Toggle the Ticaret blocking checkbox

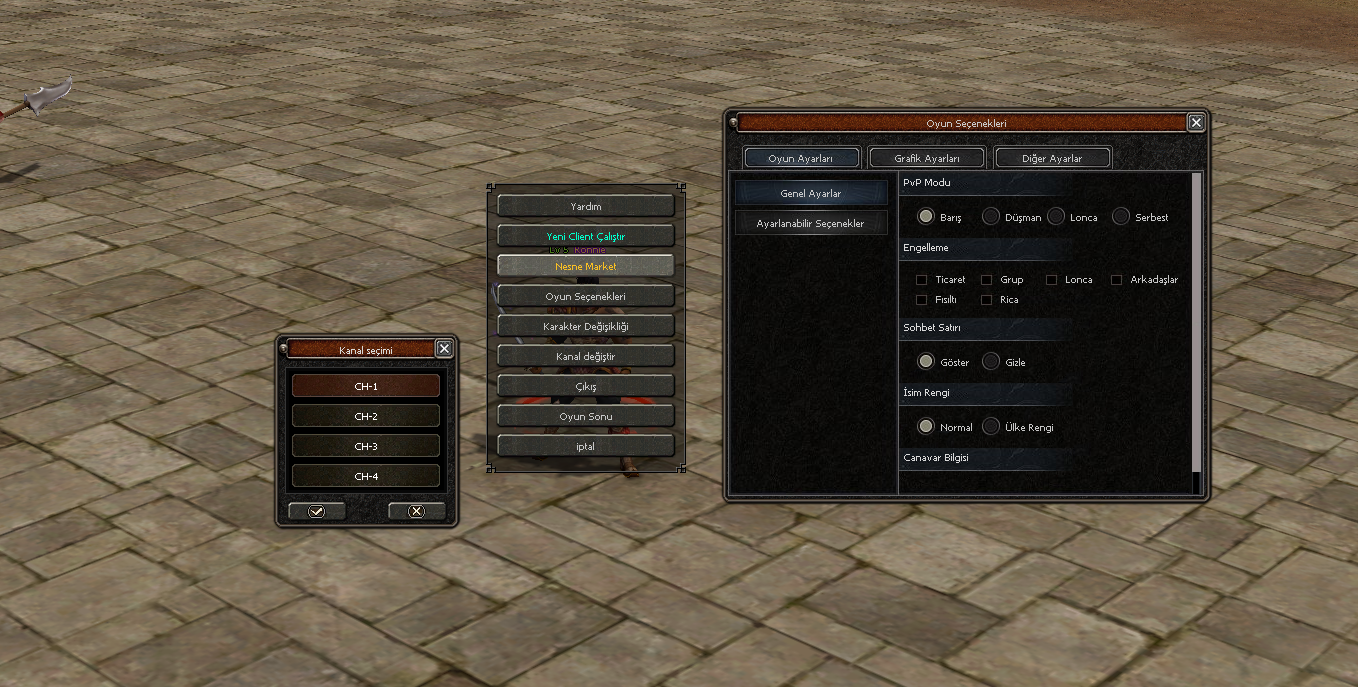click(x=922, y=280)
